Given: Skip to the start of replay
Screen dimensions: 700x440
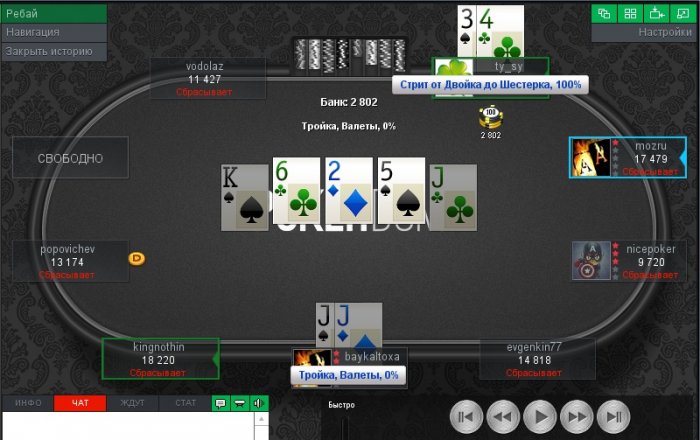Looking at the screenshot, I should pos(464,416).
